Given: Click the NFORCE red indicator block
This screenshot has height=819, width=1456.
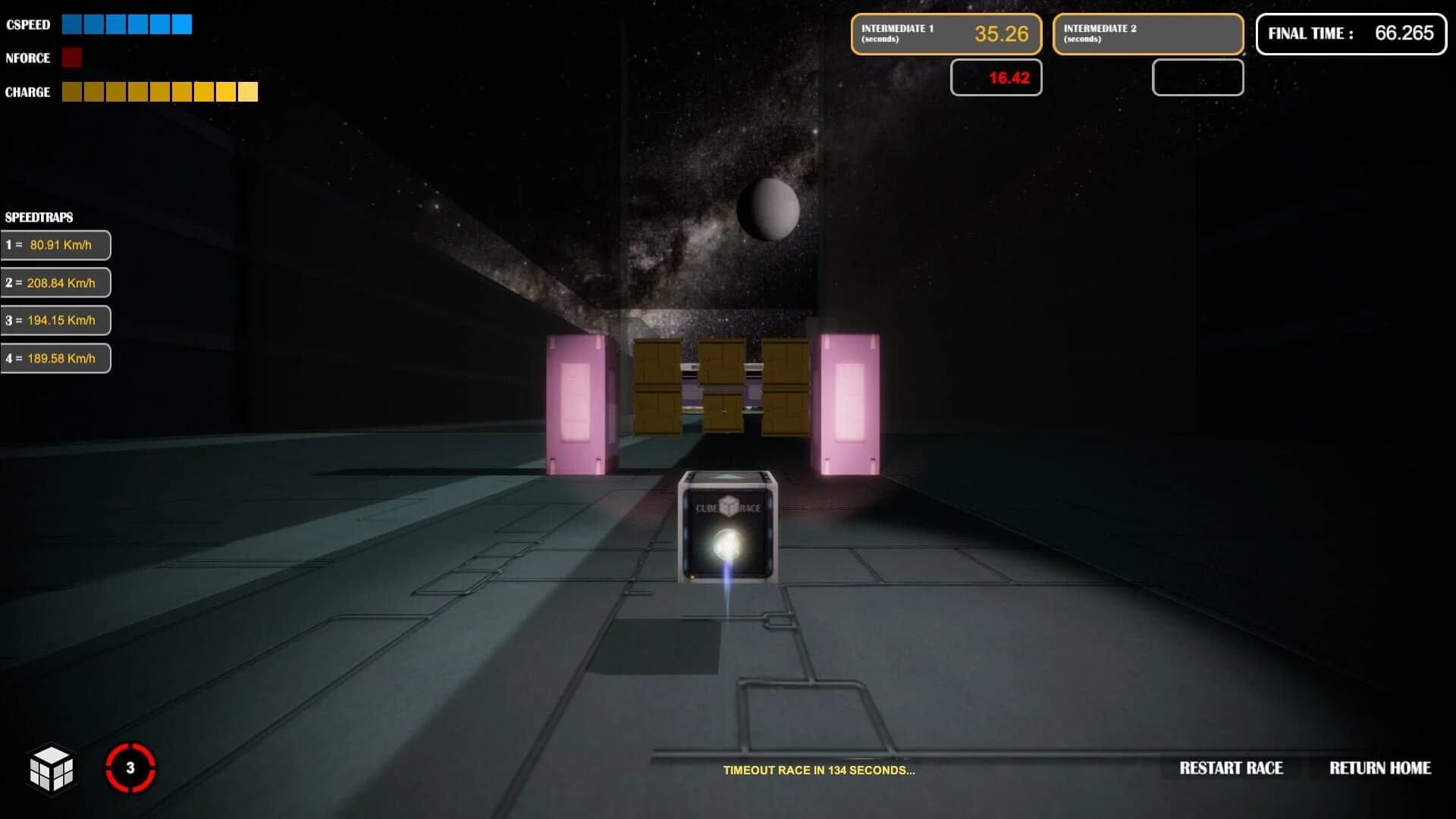Looking at the screenshot, I should tap(72, 58).
